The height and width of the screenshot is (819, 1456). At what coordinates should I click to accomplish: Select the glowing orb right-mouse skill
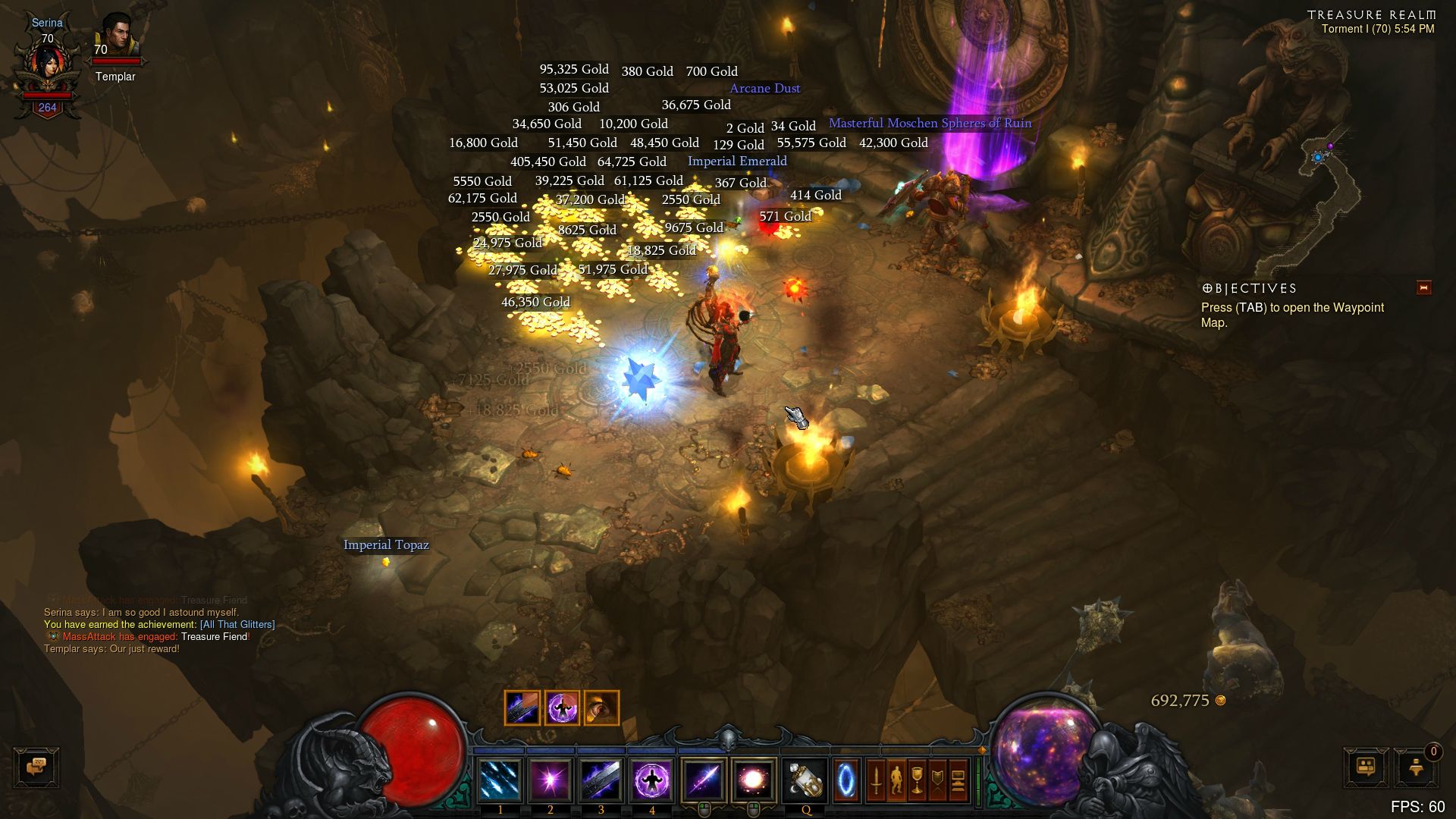coord(753,780)
